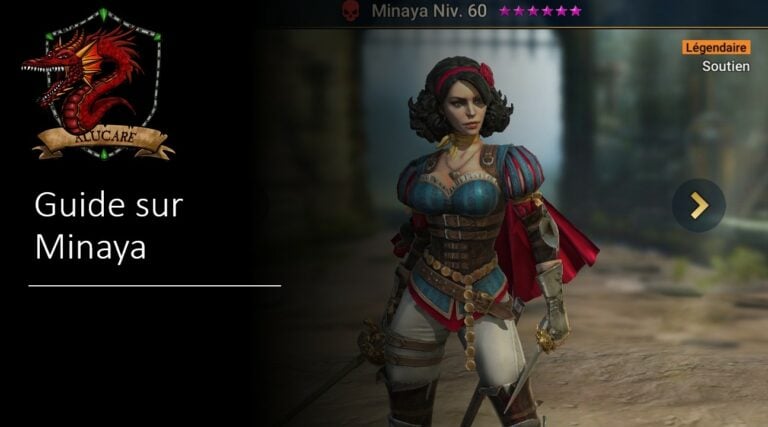Click the Alucare dragon logo
The width and height of the screenshot is (768, 427).
pyautogui.click(x=99, y=83)
